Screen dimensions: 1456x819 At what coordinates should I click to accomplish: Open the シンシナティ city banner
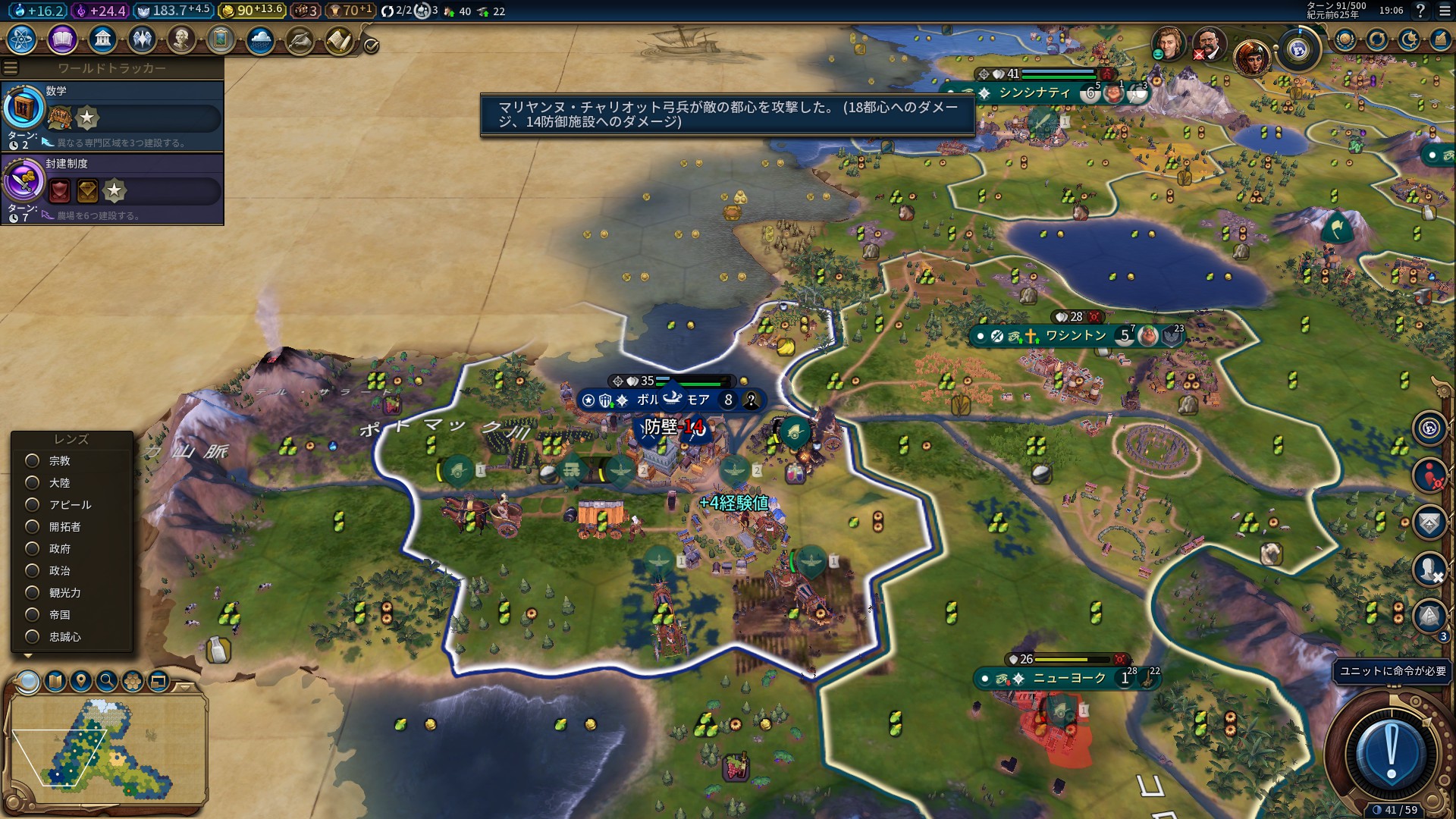point(1034,93)
